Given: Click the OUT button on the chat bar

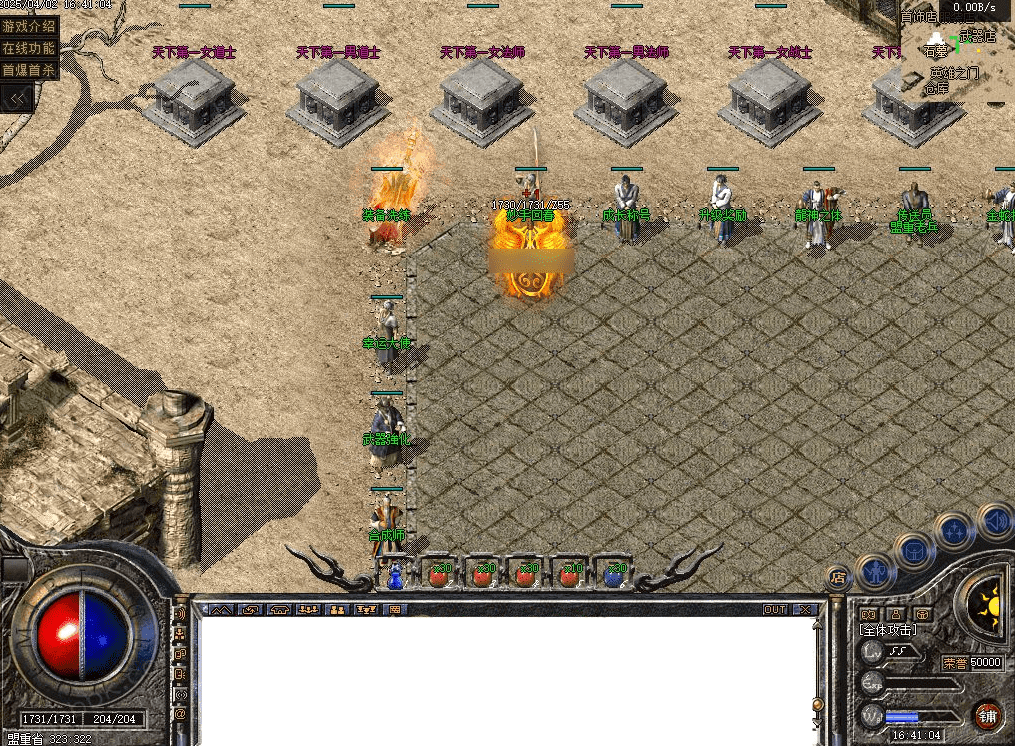Looking at the screenshot, I should click(x=775, y=609).
